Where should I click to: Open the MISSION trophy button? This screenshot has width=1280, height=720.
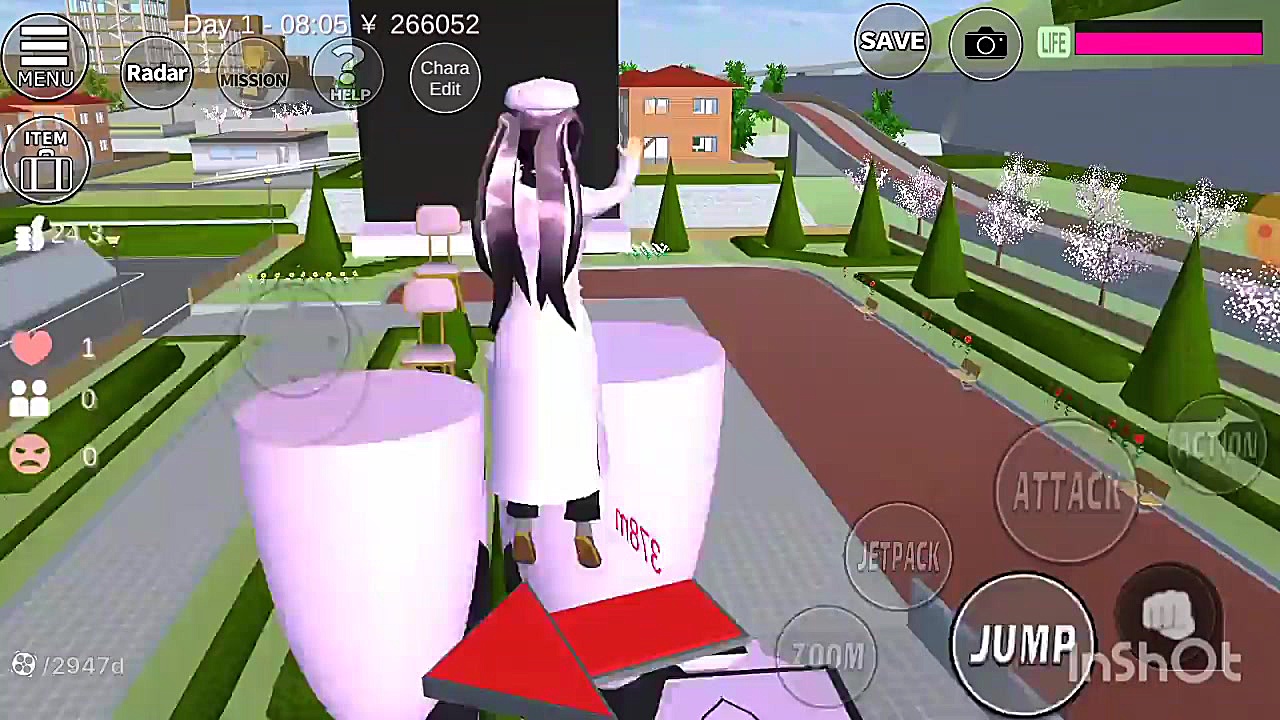pyautogui.click(x=253, y=74)
